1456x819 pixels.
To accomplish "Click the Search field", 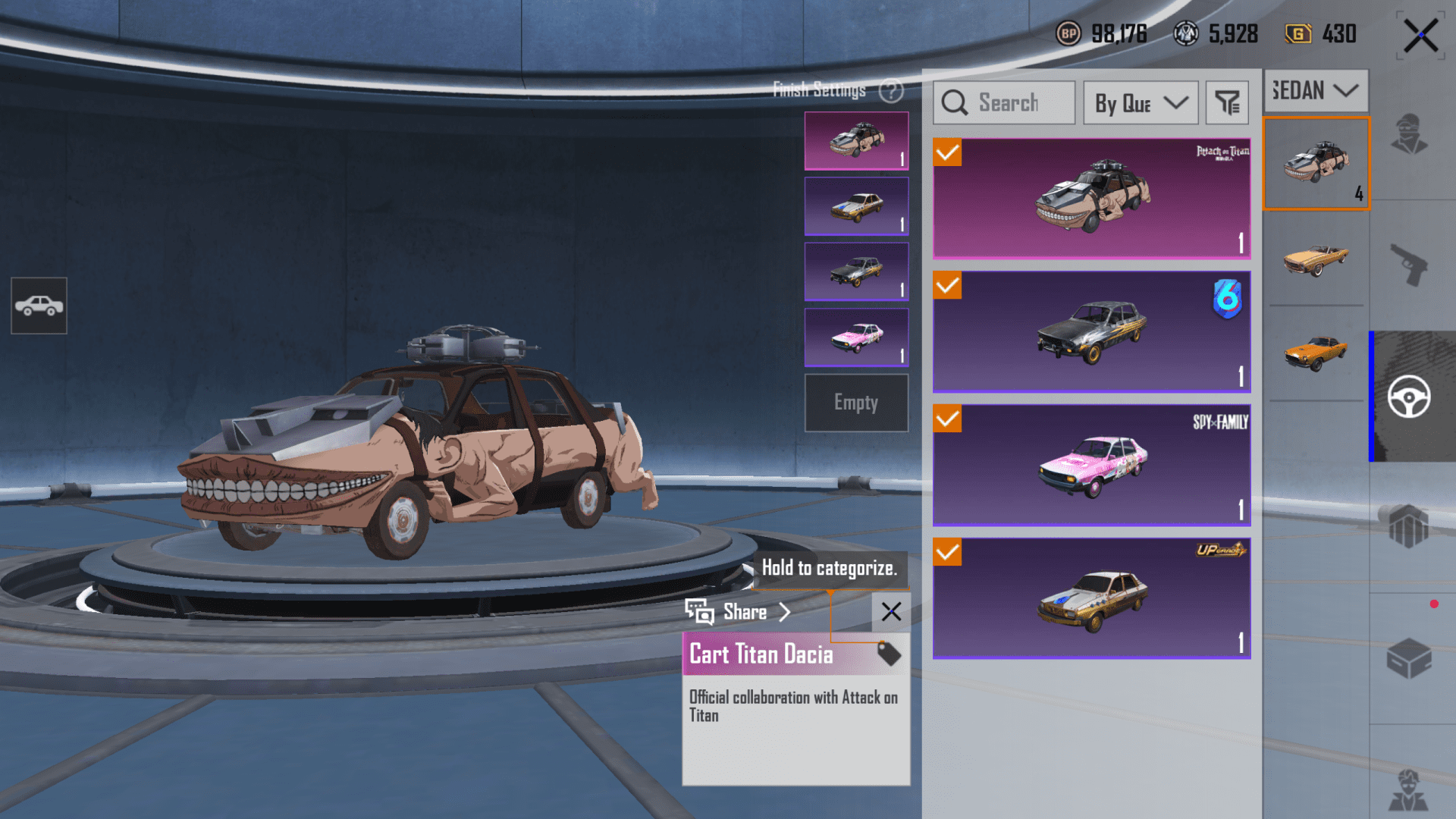I will [1004, 102].
